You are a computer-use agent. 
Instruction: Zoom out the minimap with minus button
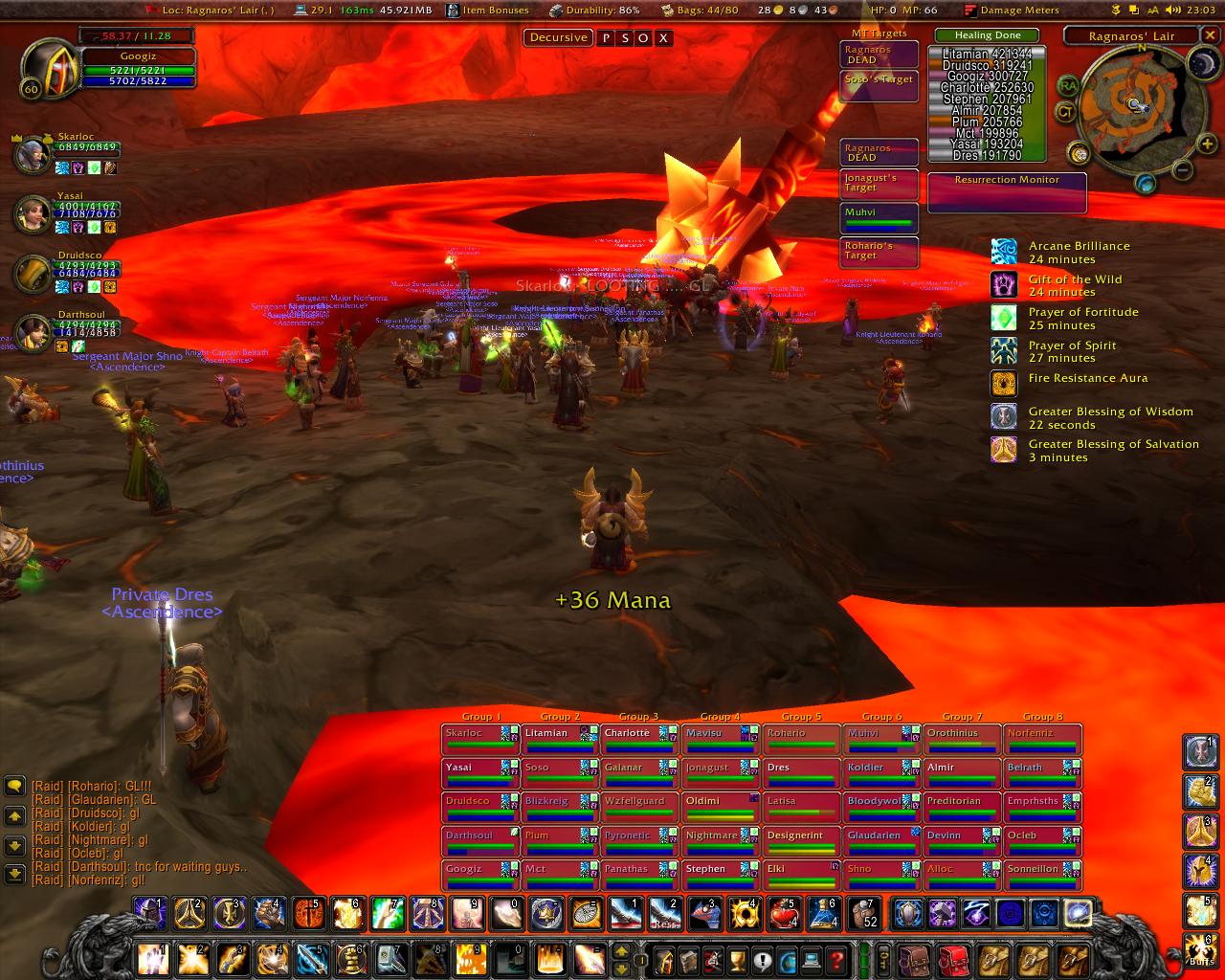pyautogui.click(x=1183, y=170)
